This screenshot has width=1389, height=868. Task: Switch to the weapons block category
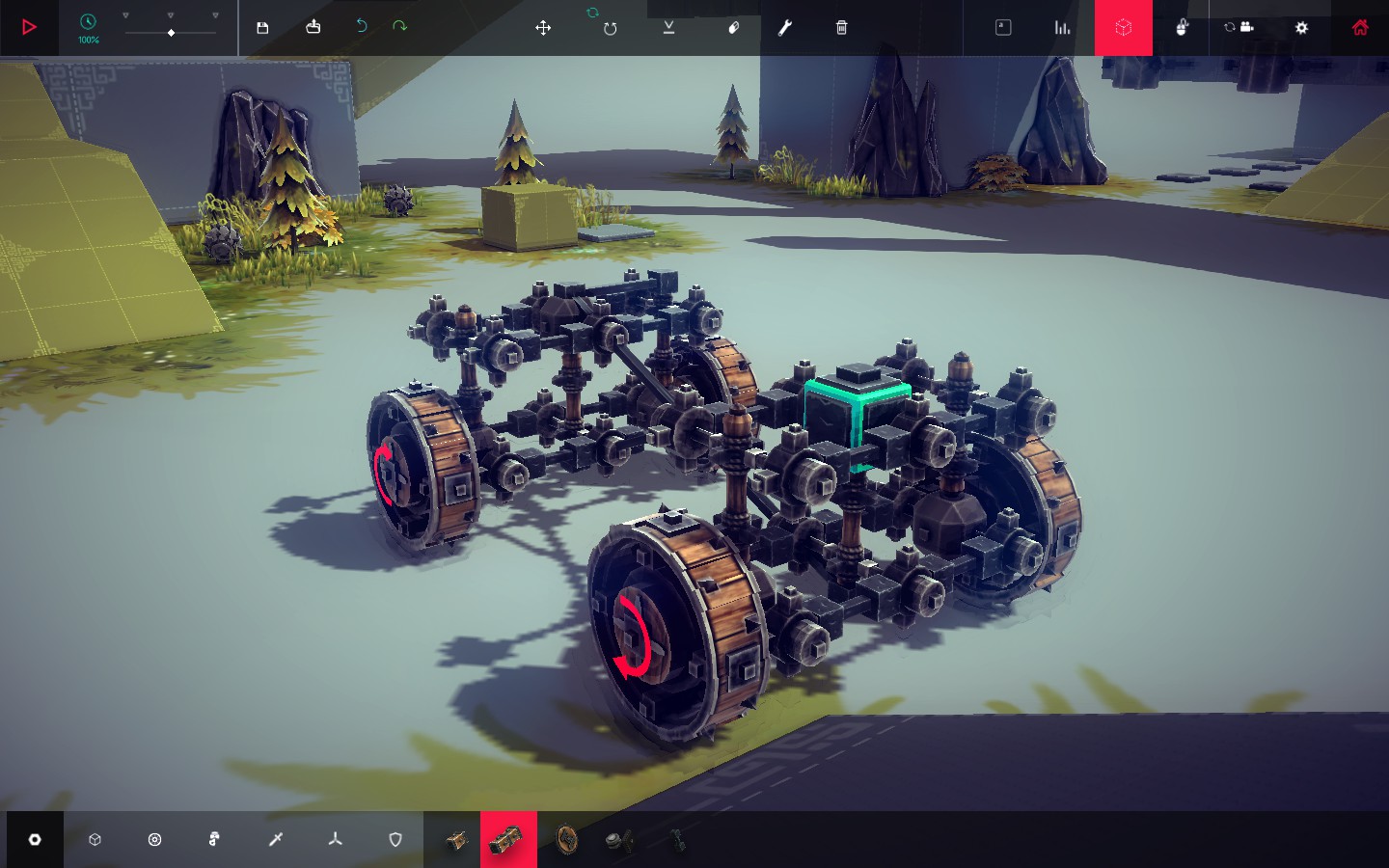pos(275,839)
